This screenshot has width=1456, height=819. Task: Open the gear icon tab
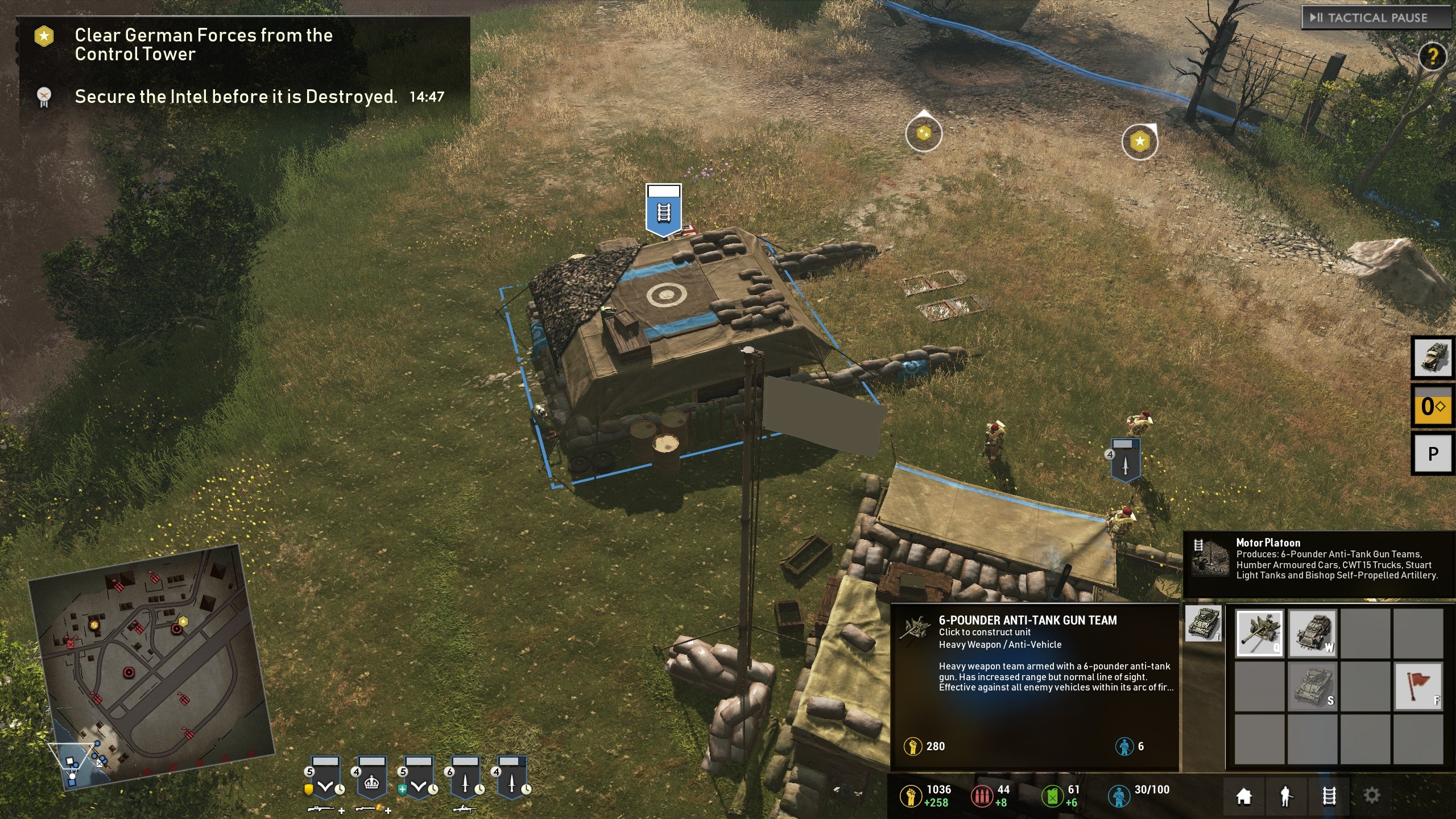(x=1371, y=796)
